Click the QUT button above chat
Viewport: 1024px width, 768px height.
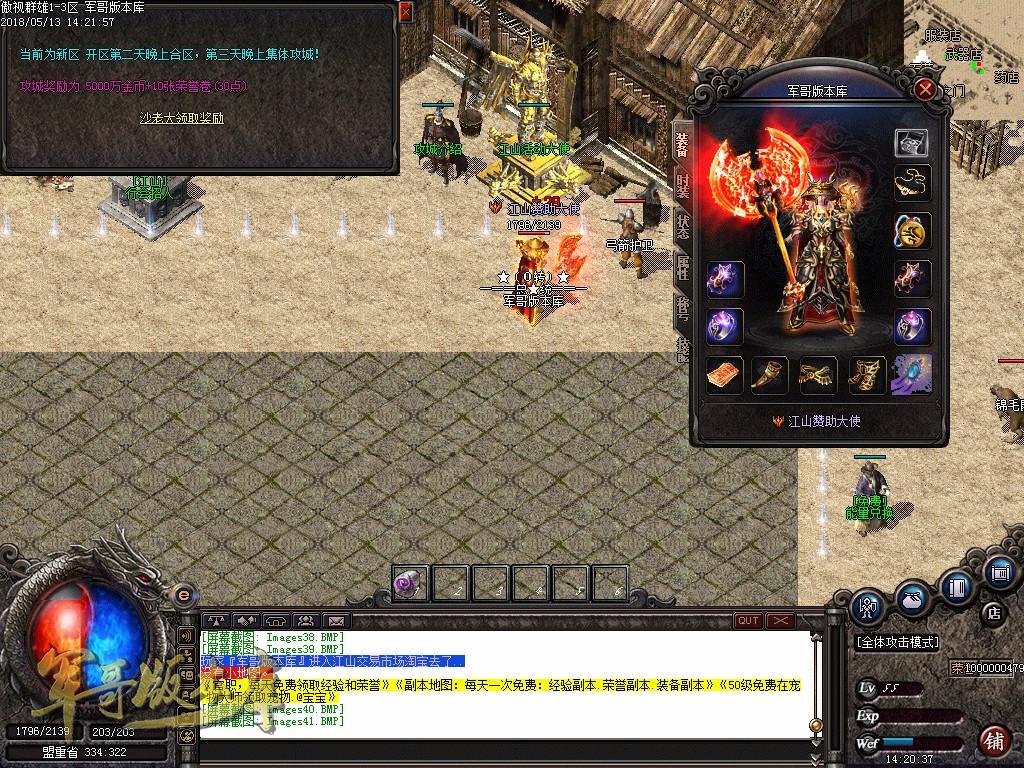pos(748,620)
